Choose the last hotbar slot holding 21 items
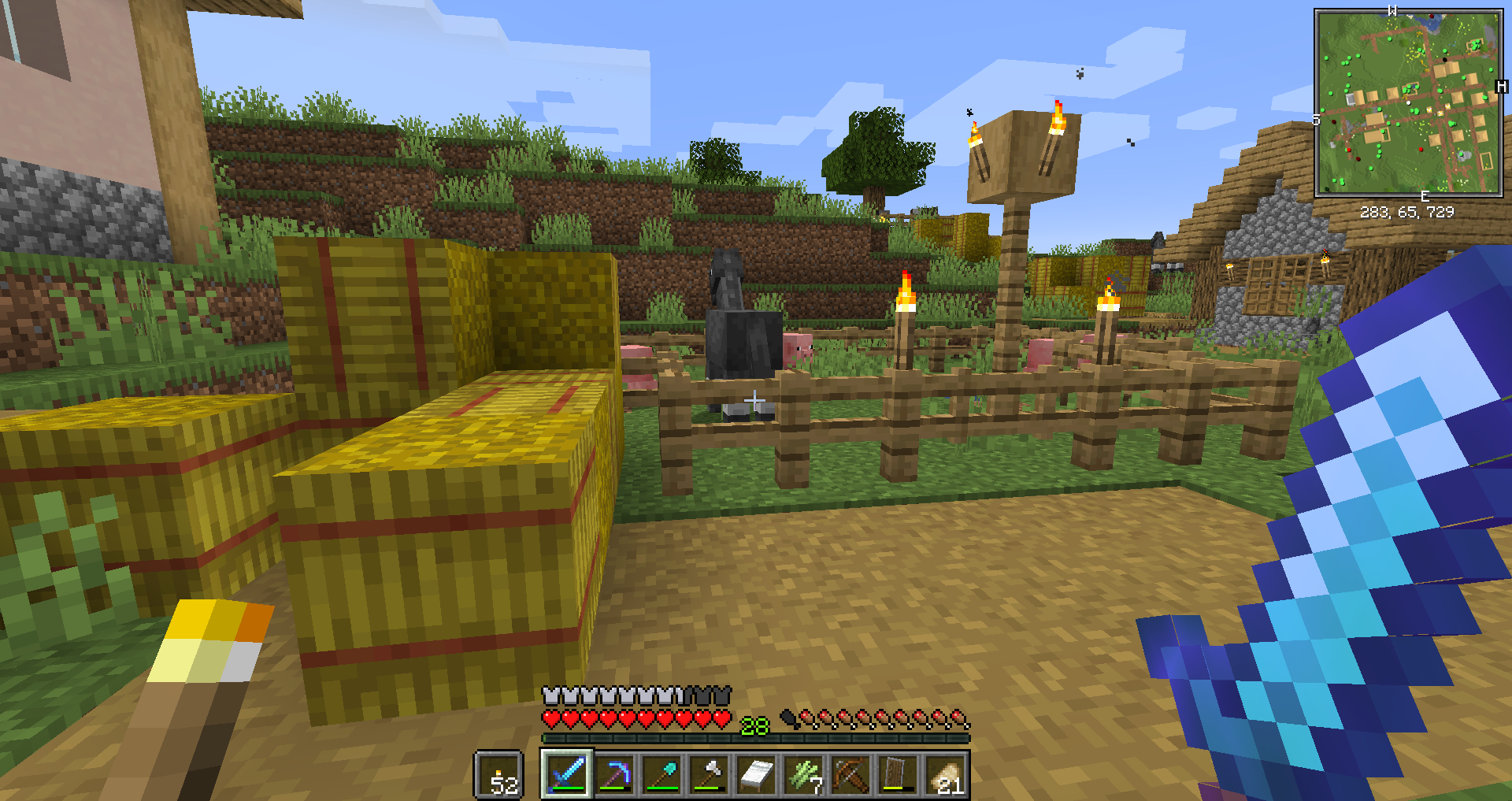Screen dimensions: 1512x801 [945, 774]
